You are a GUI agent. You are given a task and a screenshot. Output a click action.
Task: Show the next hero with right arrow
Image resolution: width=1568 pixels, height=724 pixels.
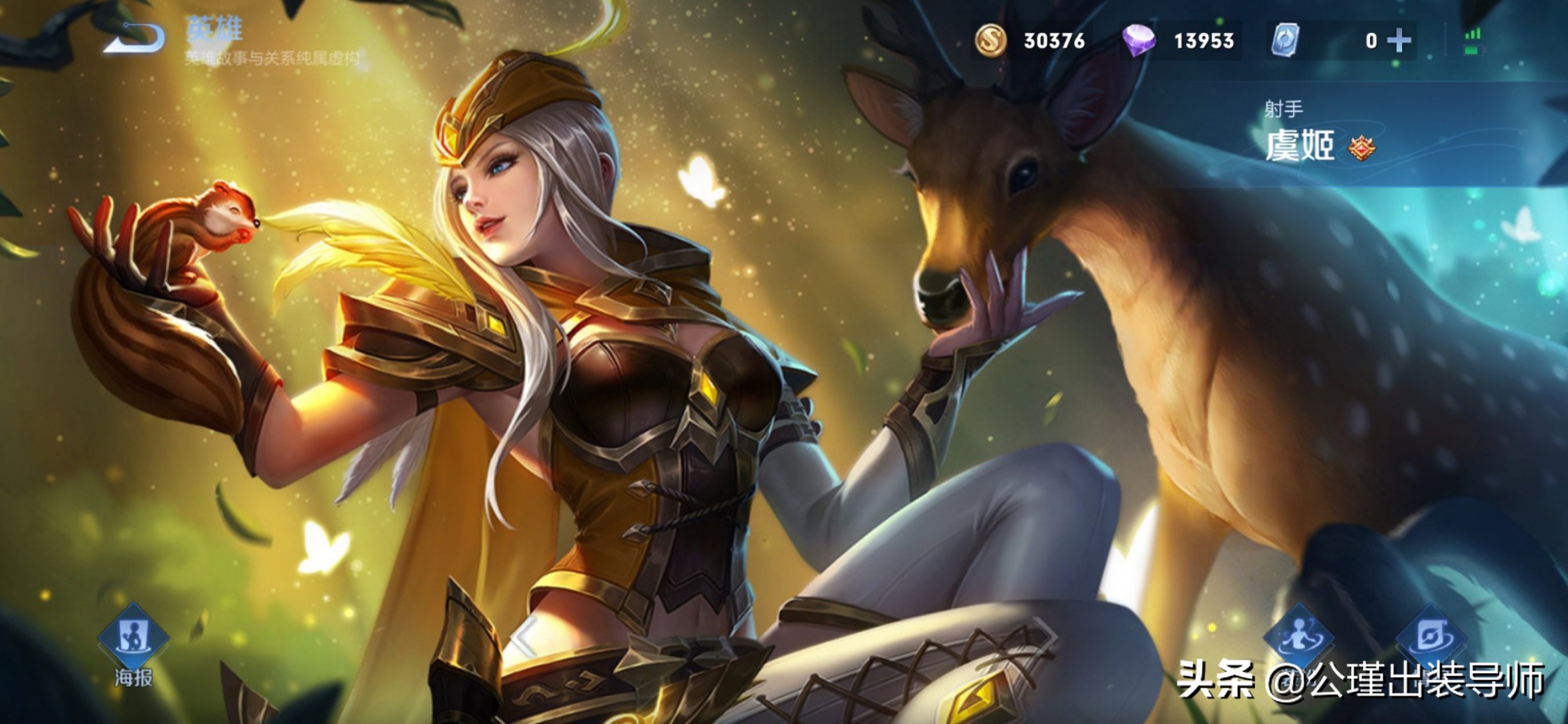[x=1045, y=636]
